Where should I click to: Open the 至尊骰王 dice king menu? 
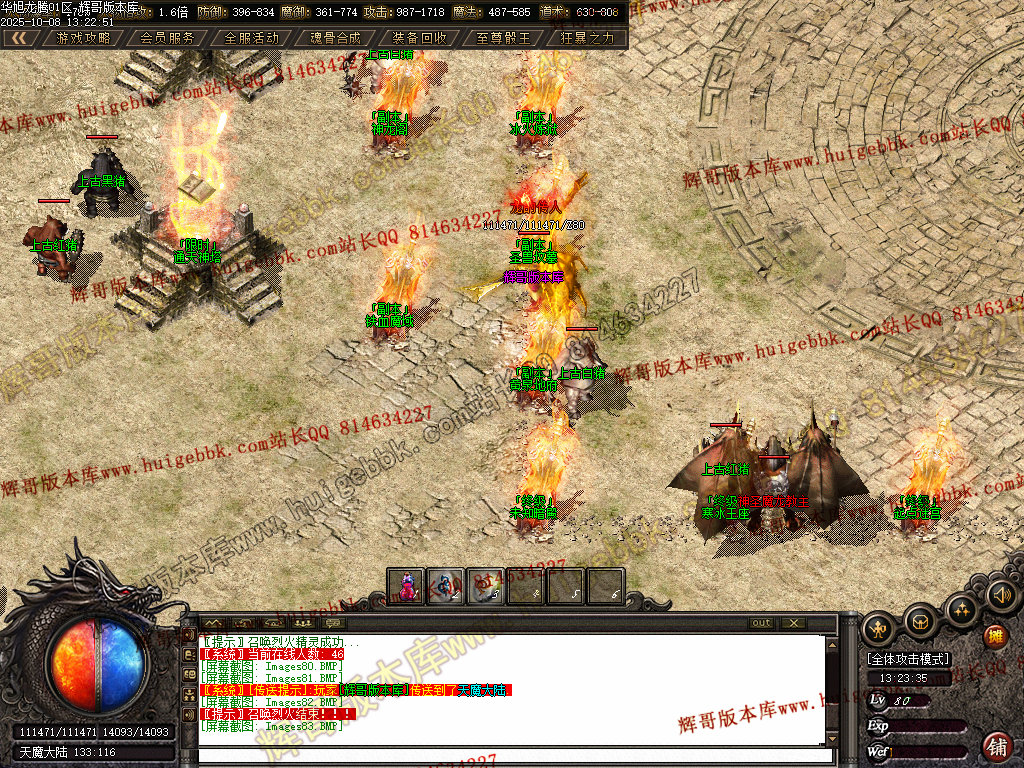point(504,38)
